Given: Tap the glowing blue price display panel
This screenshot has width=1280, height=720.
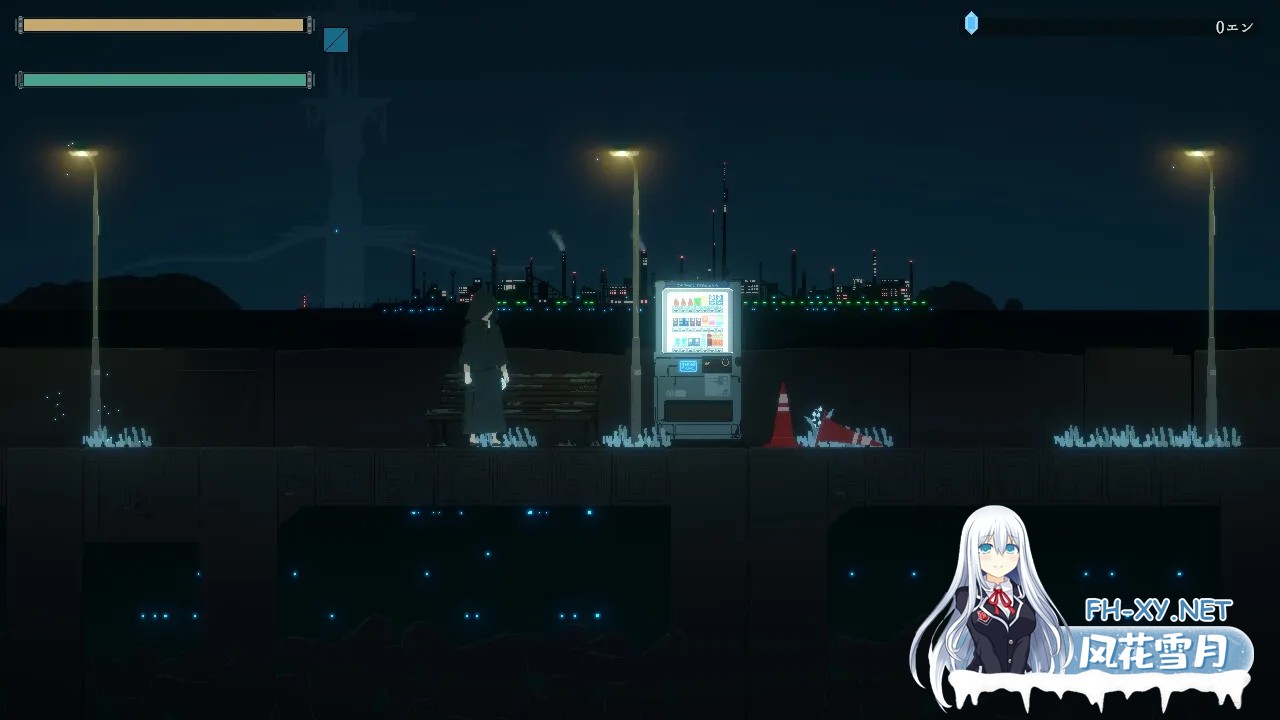Looking at the screenshot, I should (x=688, y=366).
